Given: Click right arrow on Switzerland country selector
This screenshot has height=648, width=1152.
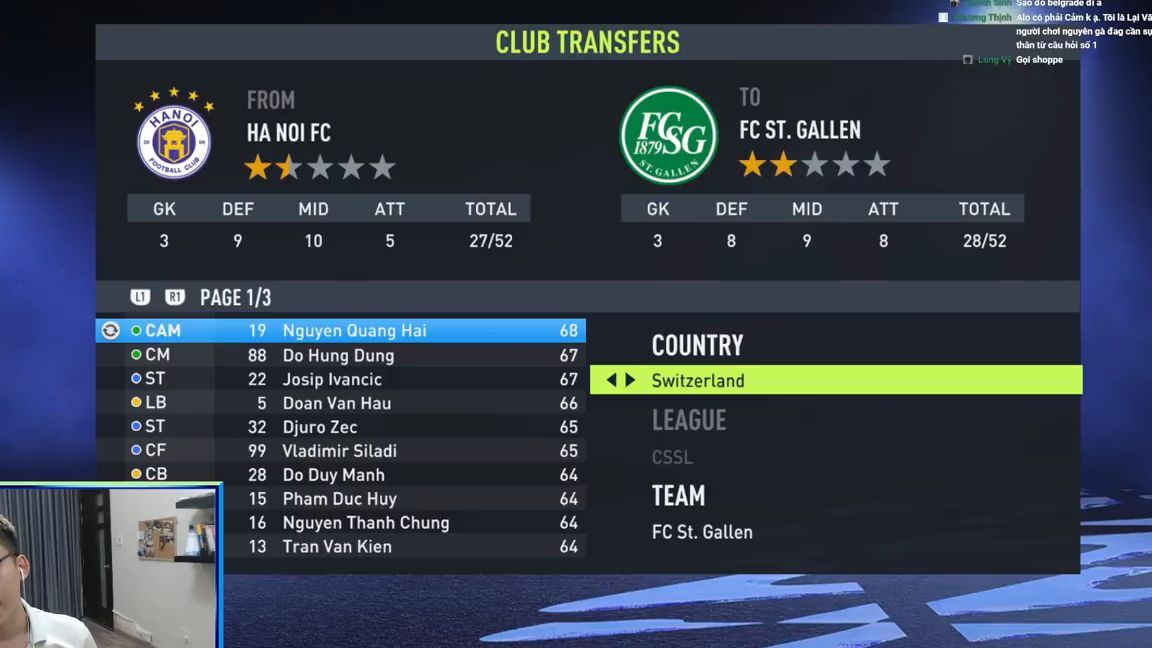Looking at the screenshot, I should [630, 380].
